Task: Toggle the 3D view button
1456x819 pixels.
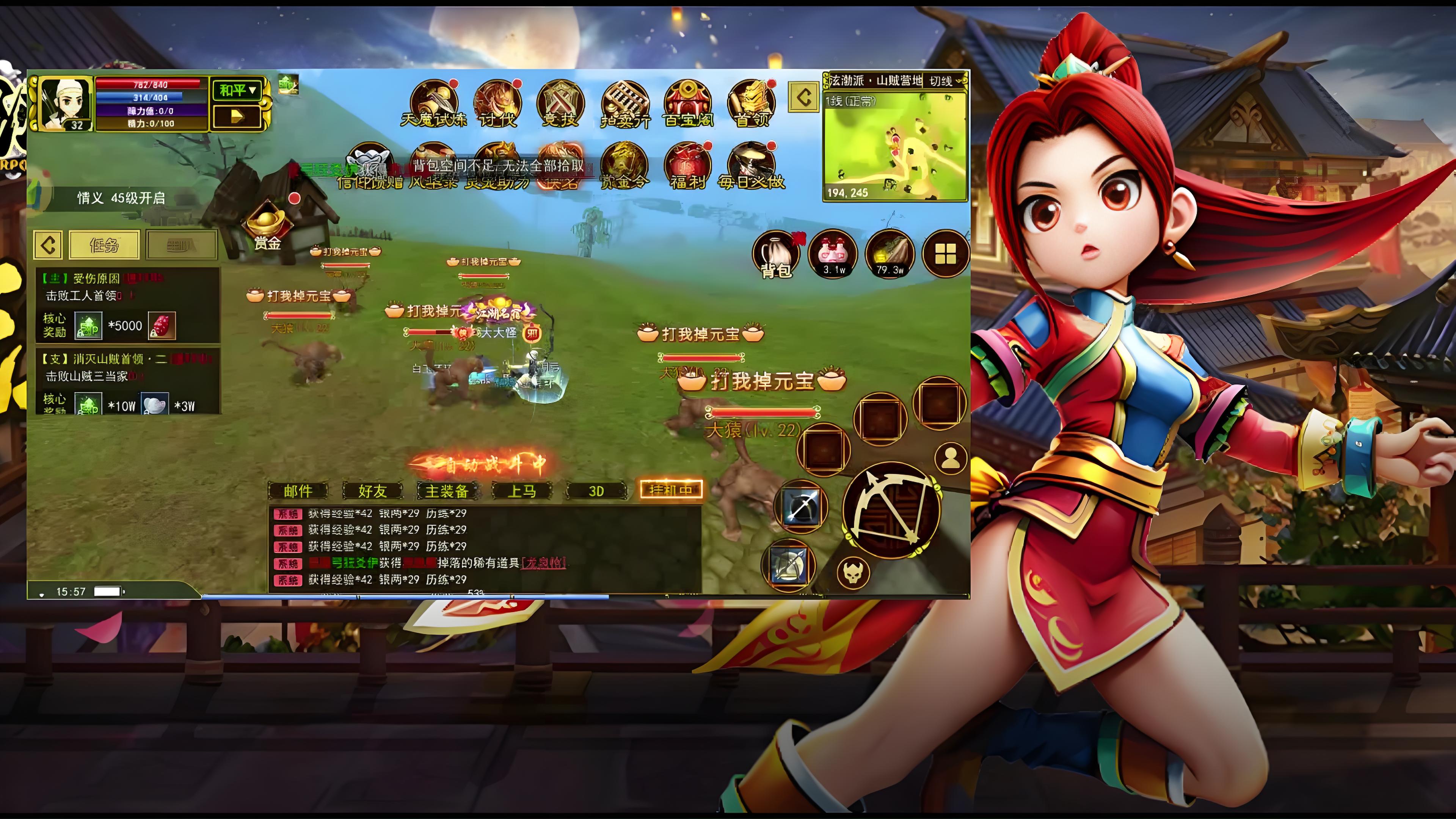Action: pos(596,491)
